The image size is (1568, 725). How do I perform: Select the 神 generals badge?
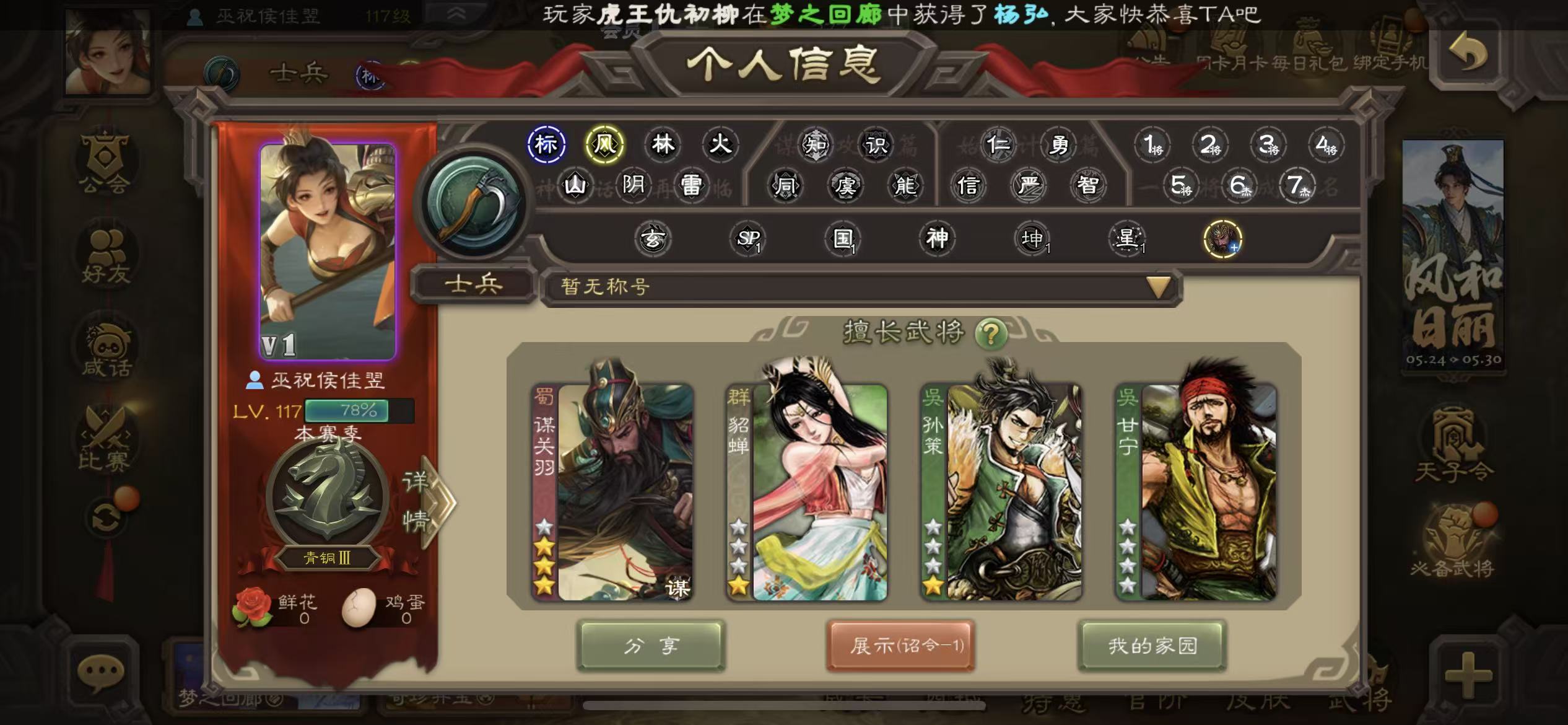[x=936, y=239]
